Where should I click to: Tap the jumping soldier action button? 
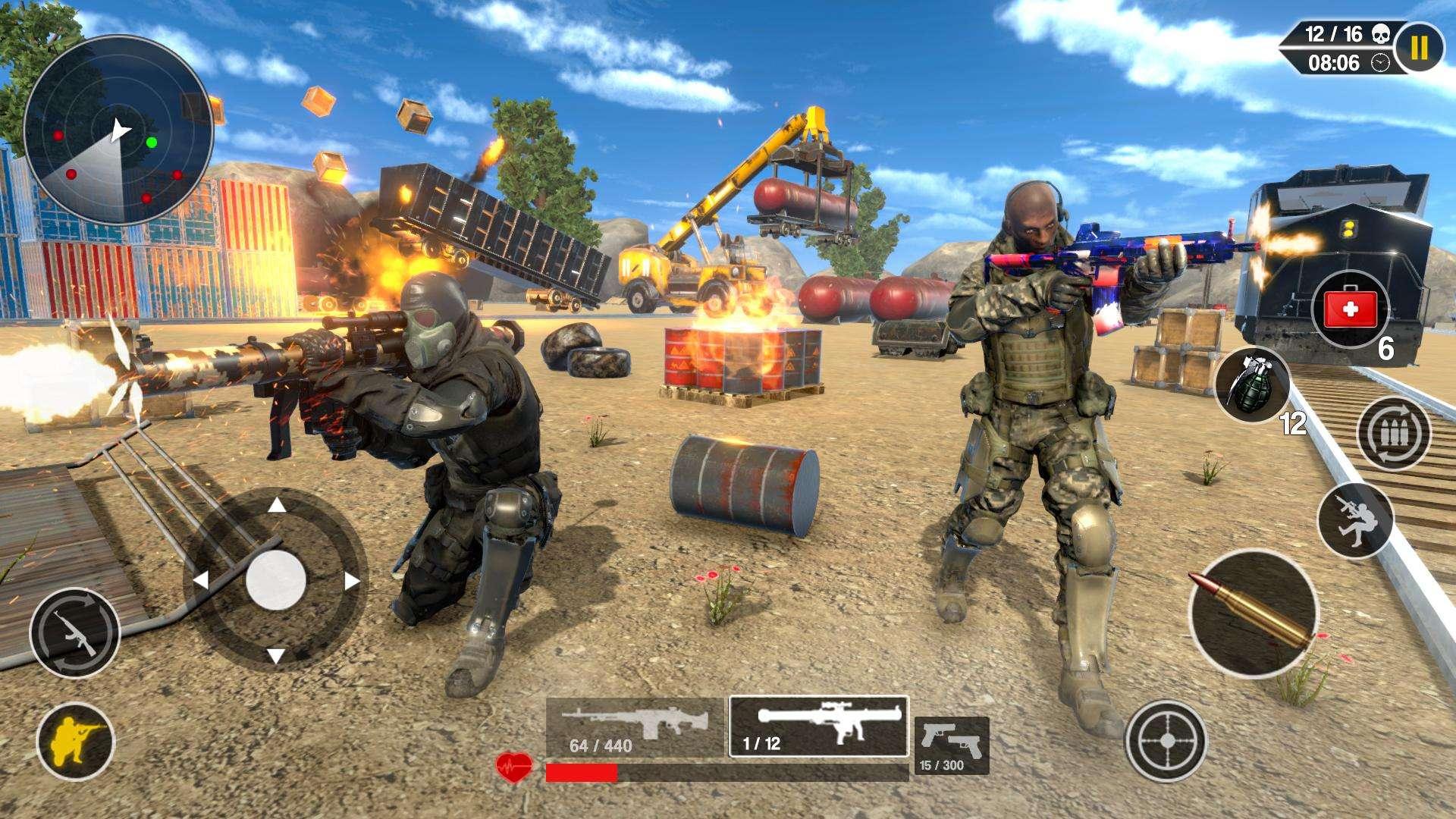coord(1355,520)
